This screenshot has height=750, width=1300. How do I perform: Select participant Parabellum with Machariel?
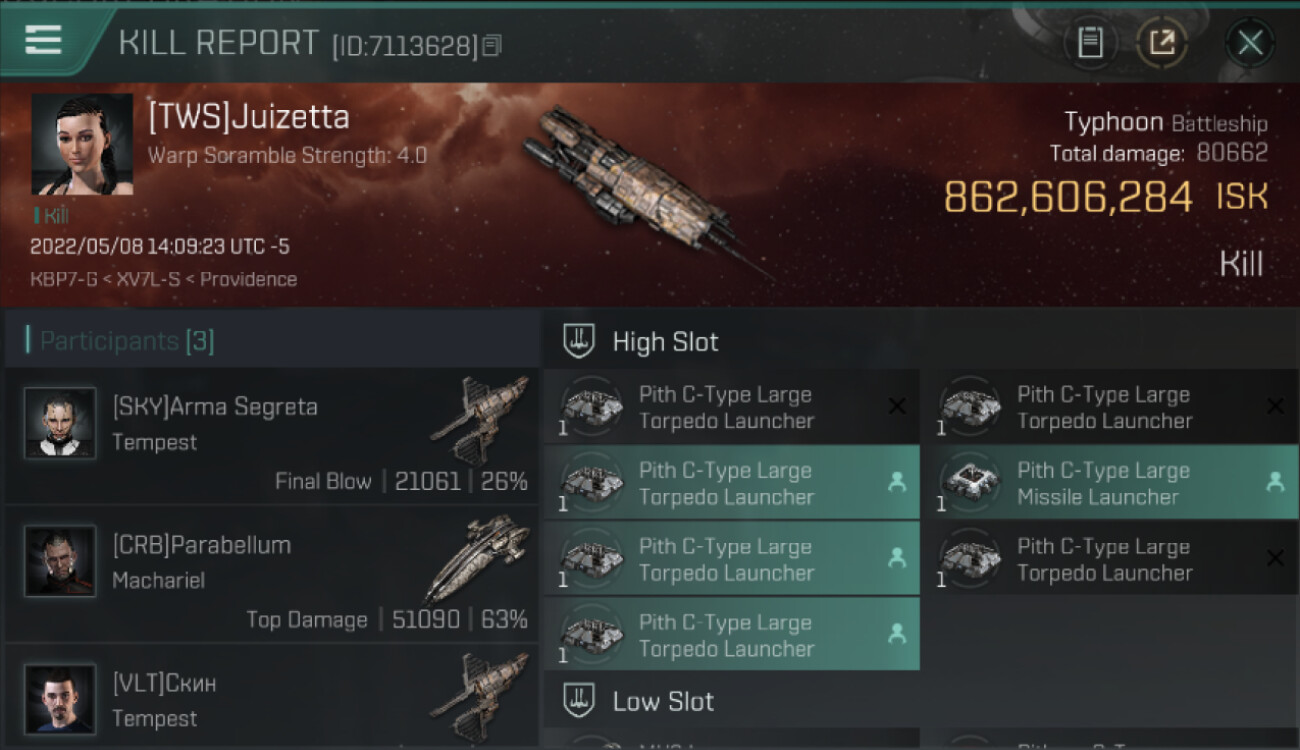point(272,574)
